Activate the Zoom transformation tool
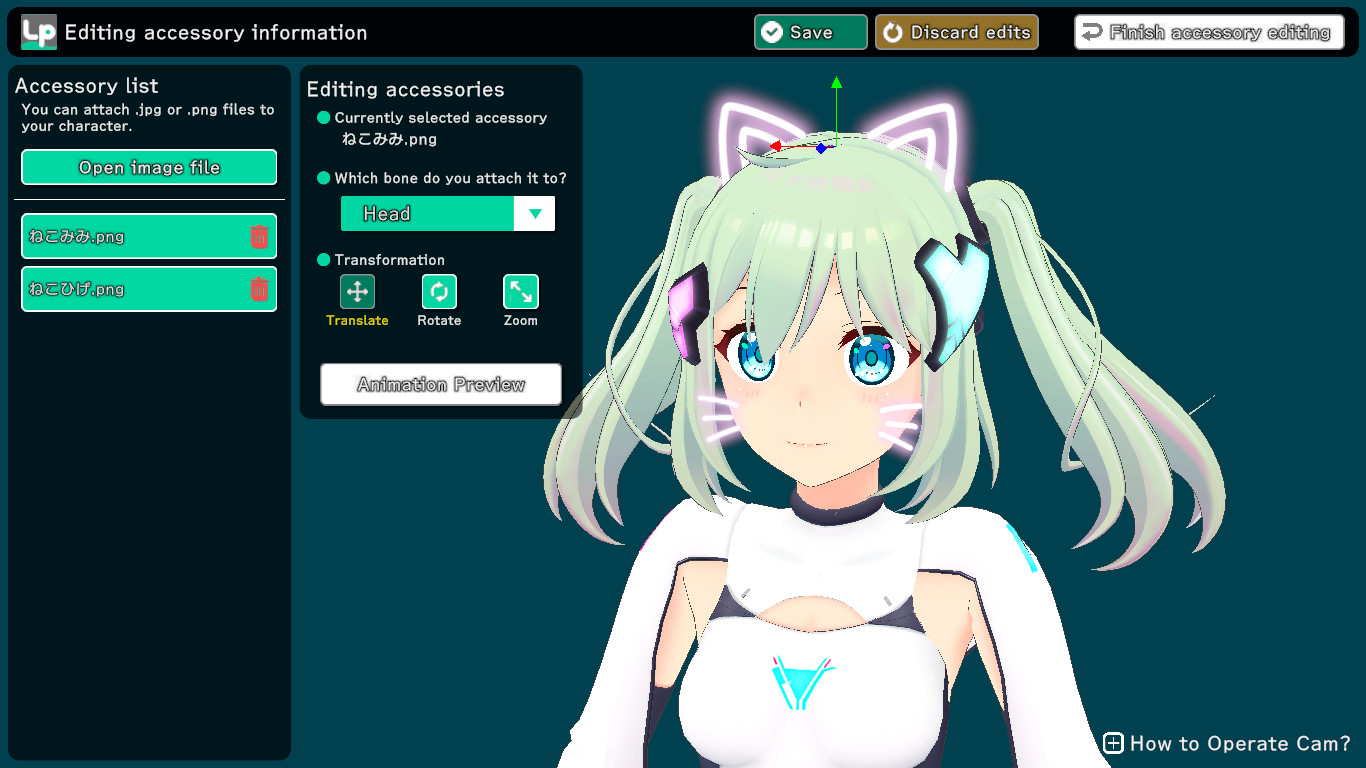Viewport: 1366px width, 768px height. [520, 292]
